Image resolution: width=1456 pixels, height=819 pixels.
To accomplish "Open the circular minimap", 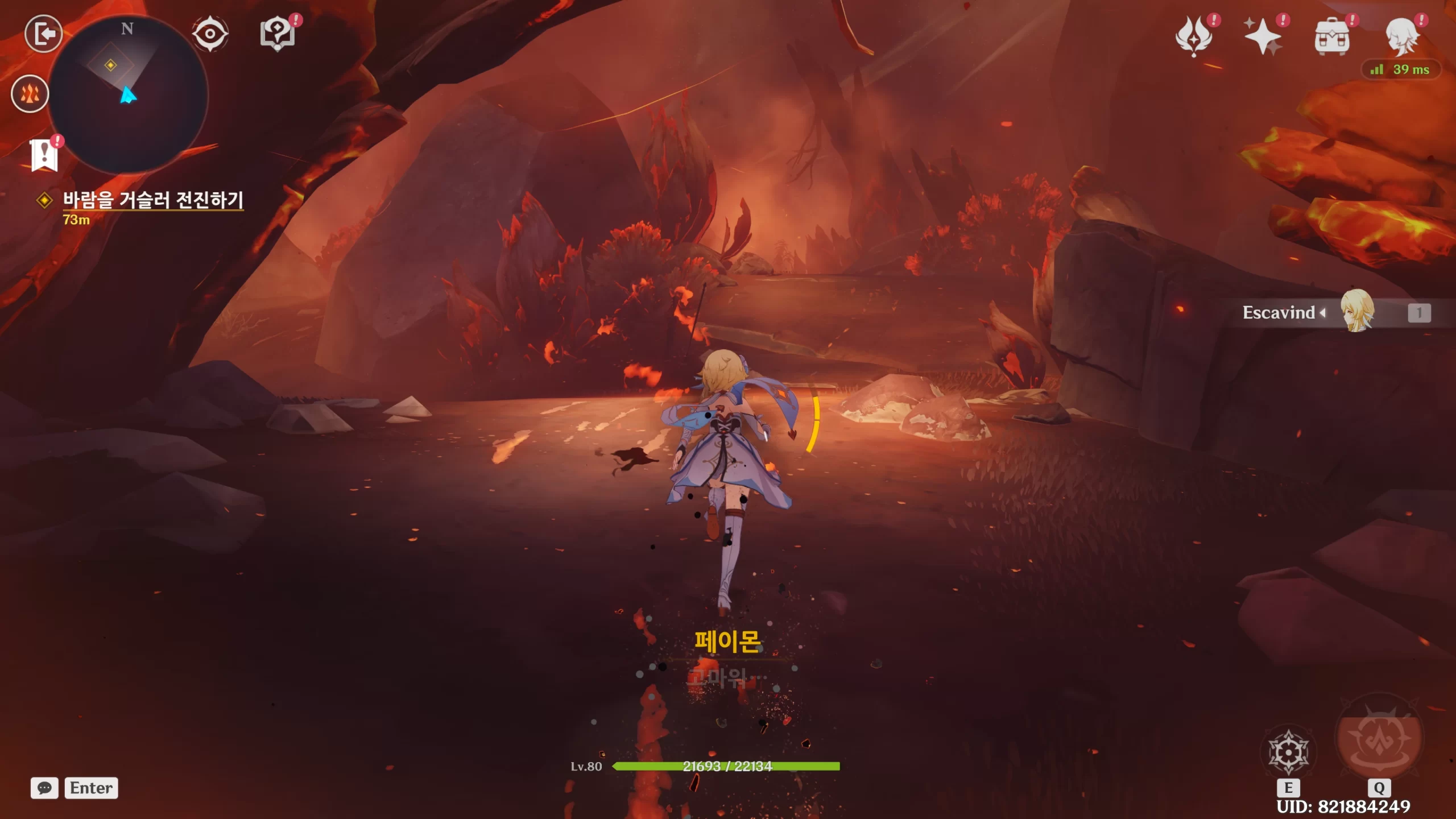I will pos(128,94).
